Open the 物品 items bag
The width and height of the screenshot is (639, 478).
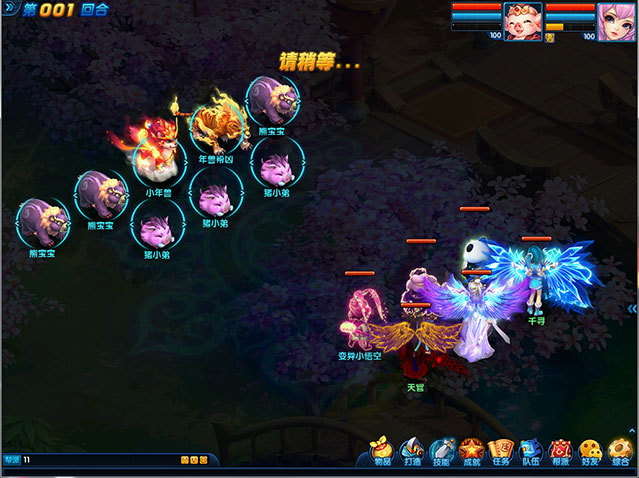pyautogui.click(x=382, y=453)
